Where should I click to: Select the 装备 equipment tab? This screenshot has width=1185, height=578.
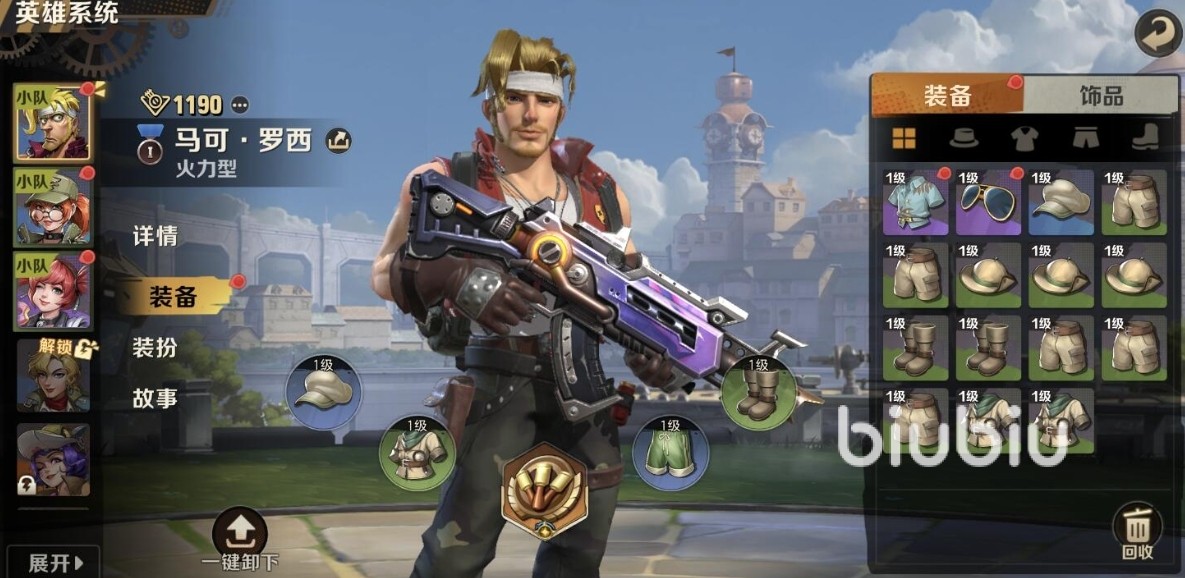(946, 96)
